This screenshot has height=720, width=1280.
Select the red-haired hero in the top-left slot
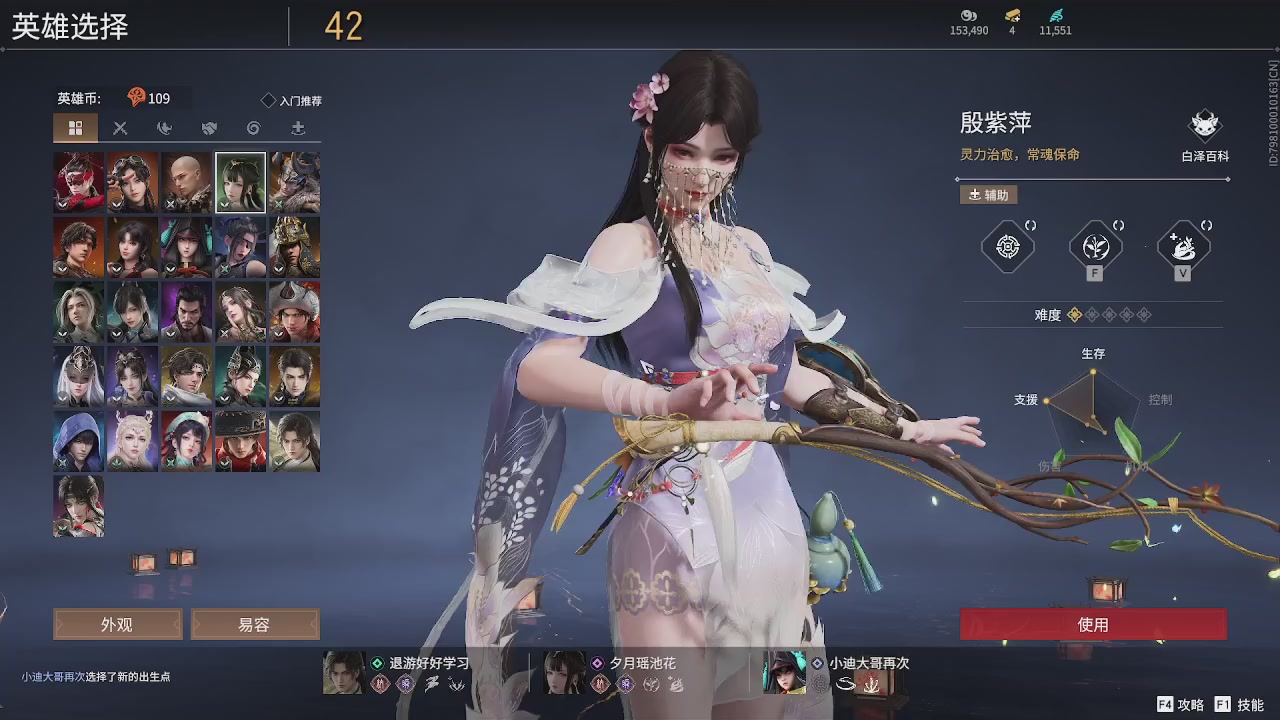pos(77,182)
